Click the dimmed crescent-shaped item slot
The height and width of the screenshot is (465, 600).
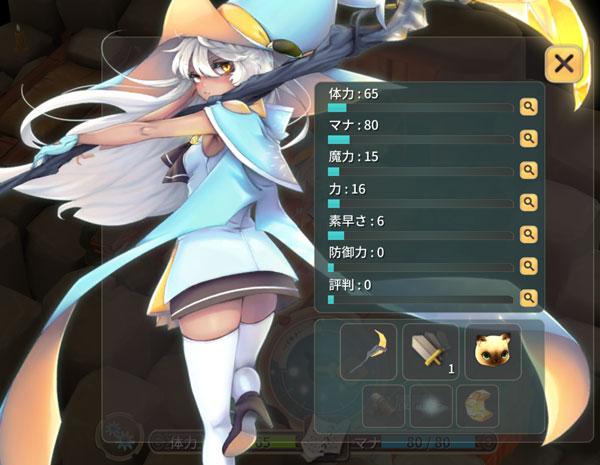coord(477,406)
